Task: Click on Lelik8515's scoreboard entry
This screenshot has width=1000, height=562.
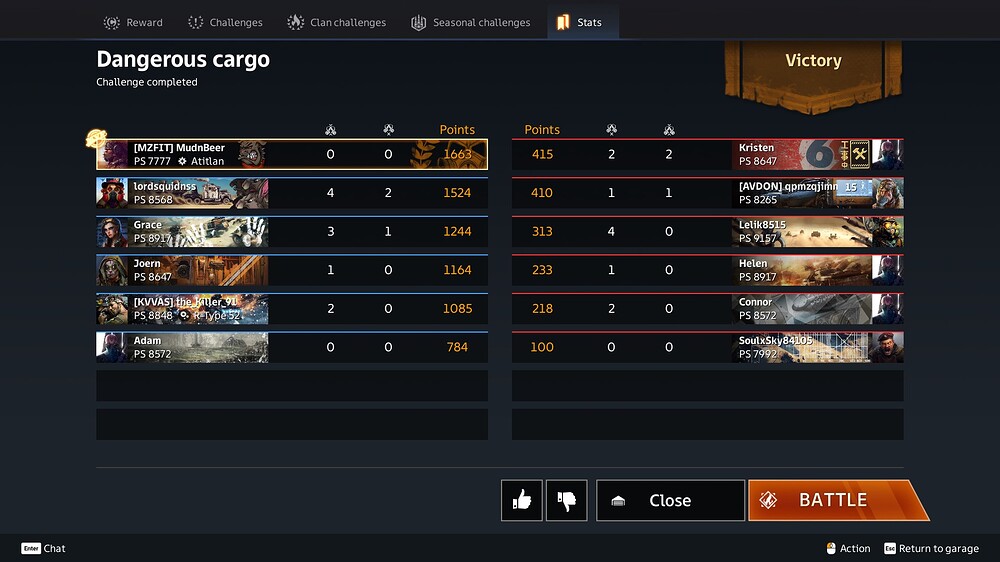Action: (x=707, y=231)
